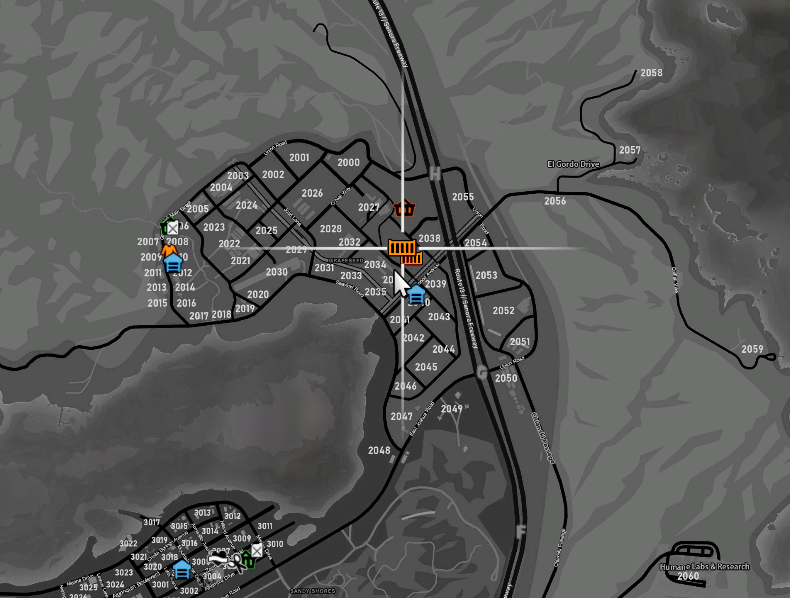Screen dimensions: 790x598
Task: Select the orange shopping basket store marker
Action: pos(404,209)
